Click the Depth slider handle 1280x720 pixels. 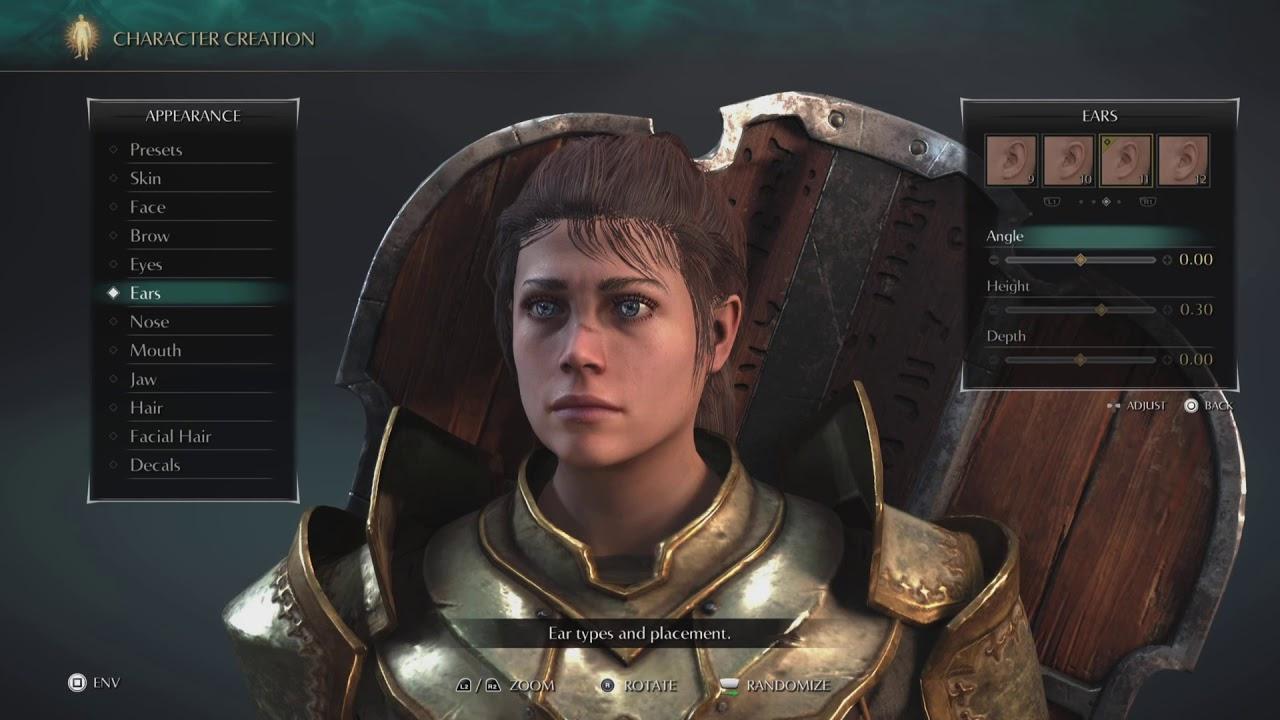point(1080,360)
